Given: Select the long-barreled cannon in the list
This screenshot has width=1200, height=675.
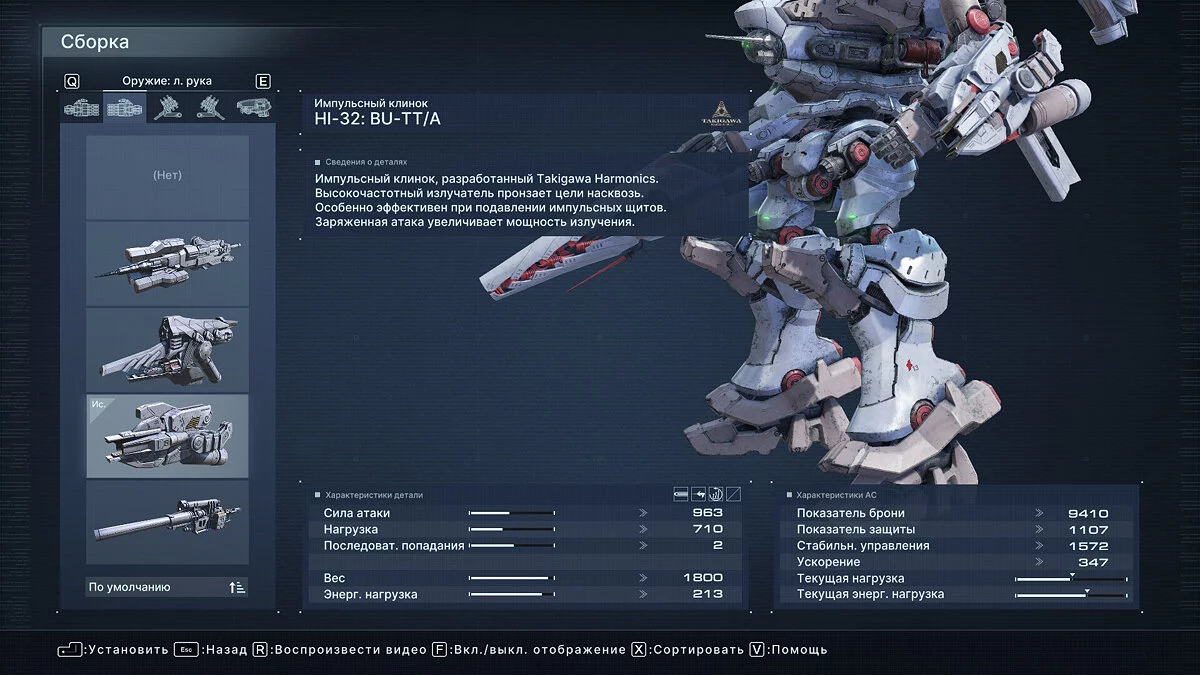Looking at the screenshot, I should [167, 521].
